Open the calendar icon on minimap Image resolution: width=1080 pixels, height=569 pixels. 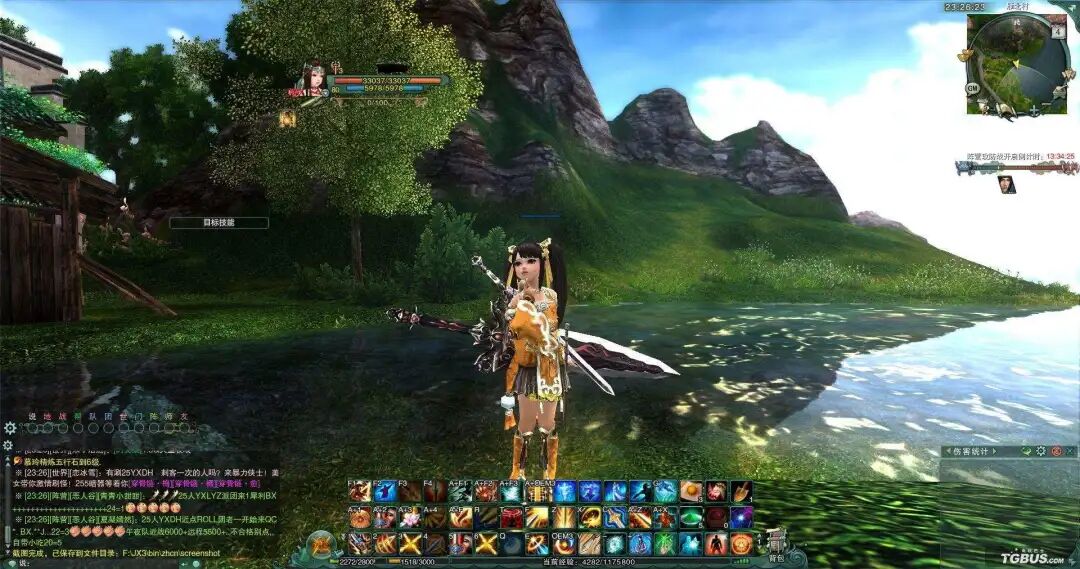(1058, 32)
